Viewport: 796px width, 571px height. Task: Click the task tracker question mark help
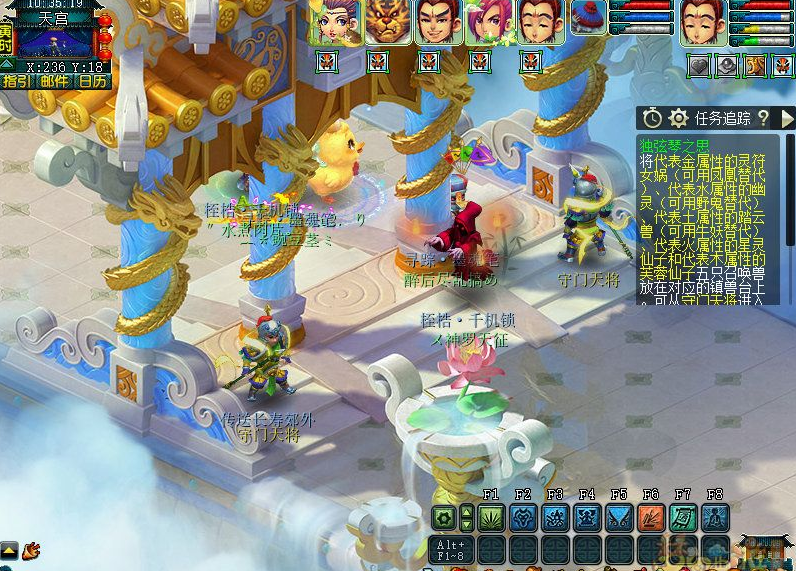(x=763, y=118)
